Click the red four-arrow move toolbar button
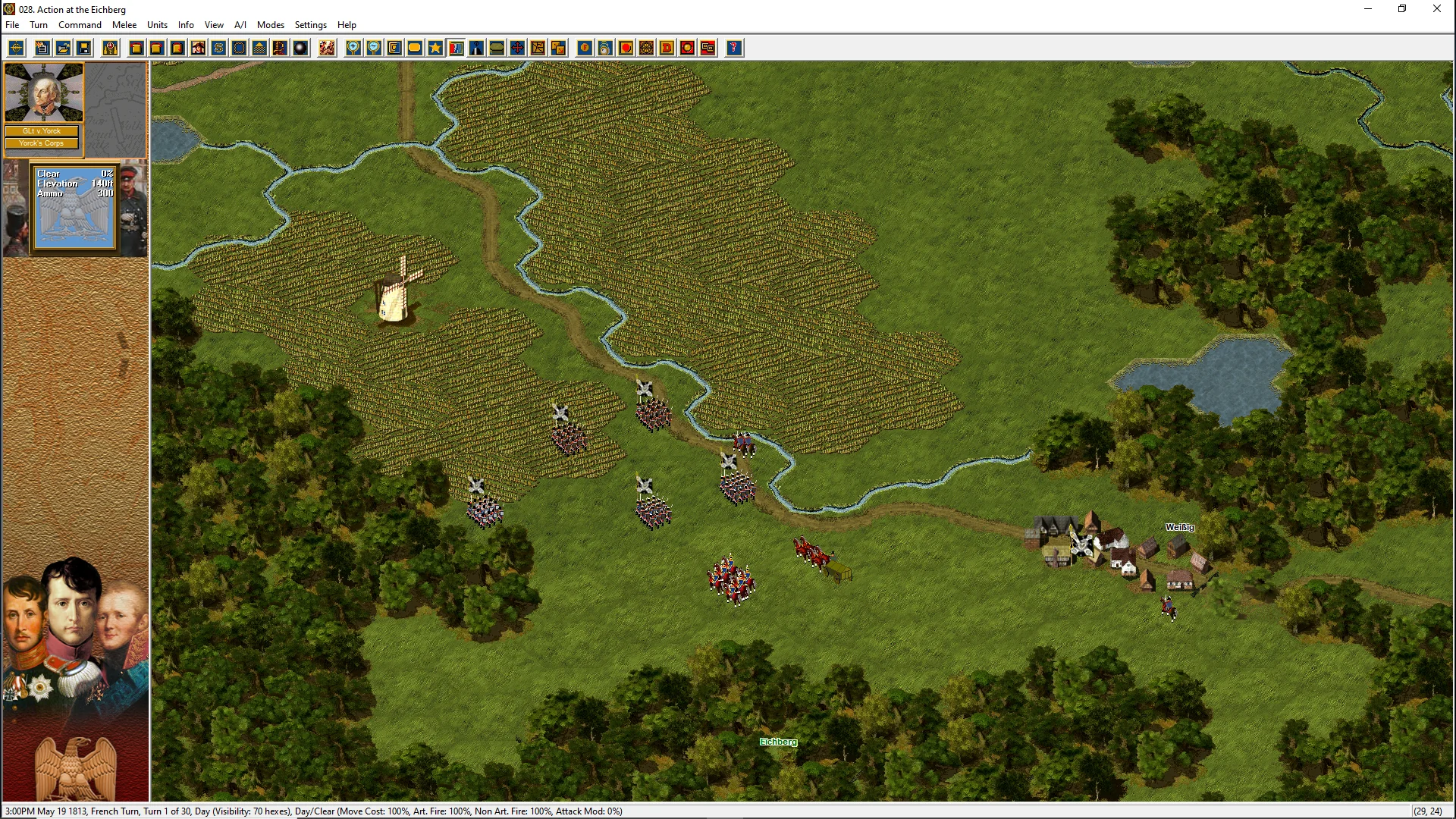 coord(517,49)
